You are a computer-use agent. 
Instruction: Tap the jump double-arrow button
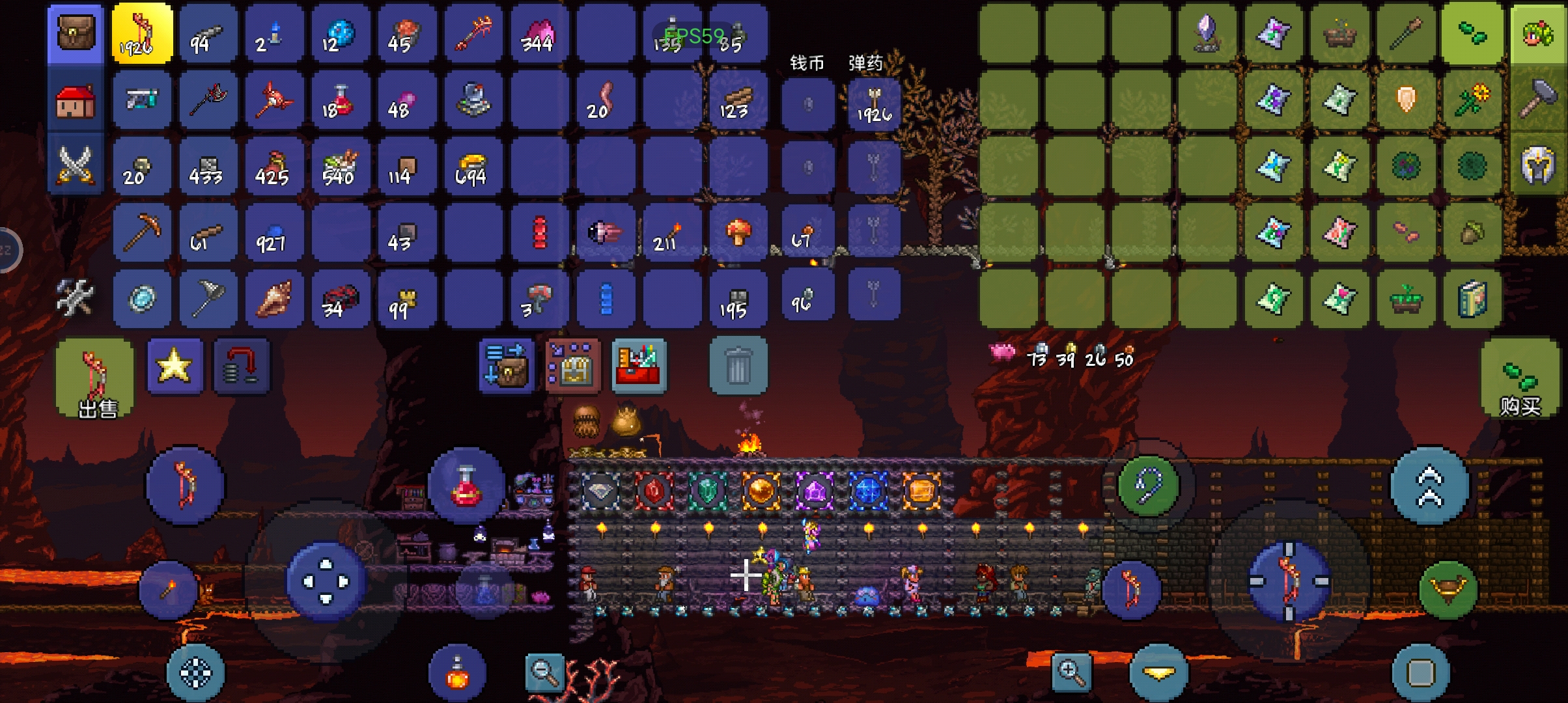(1430, 486)
